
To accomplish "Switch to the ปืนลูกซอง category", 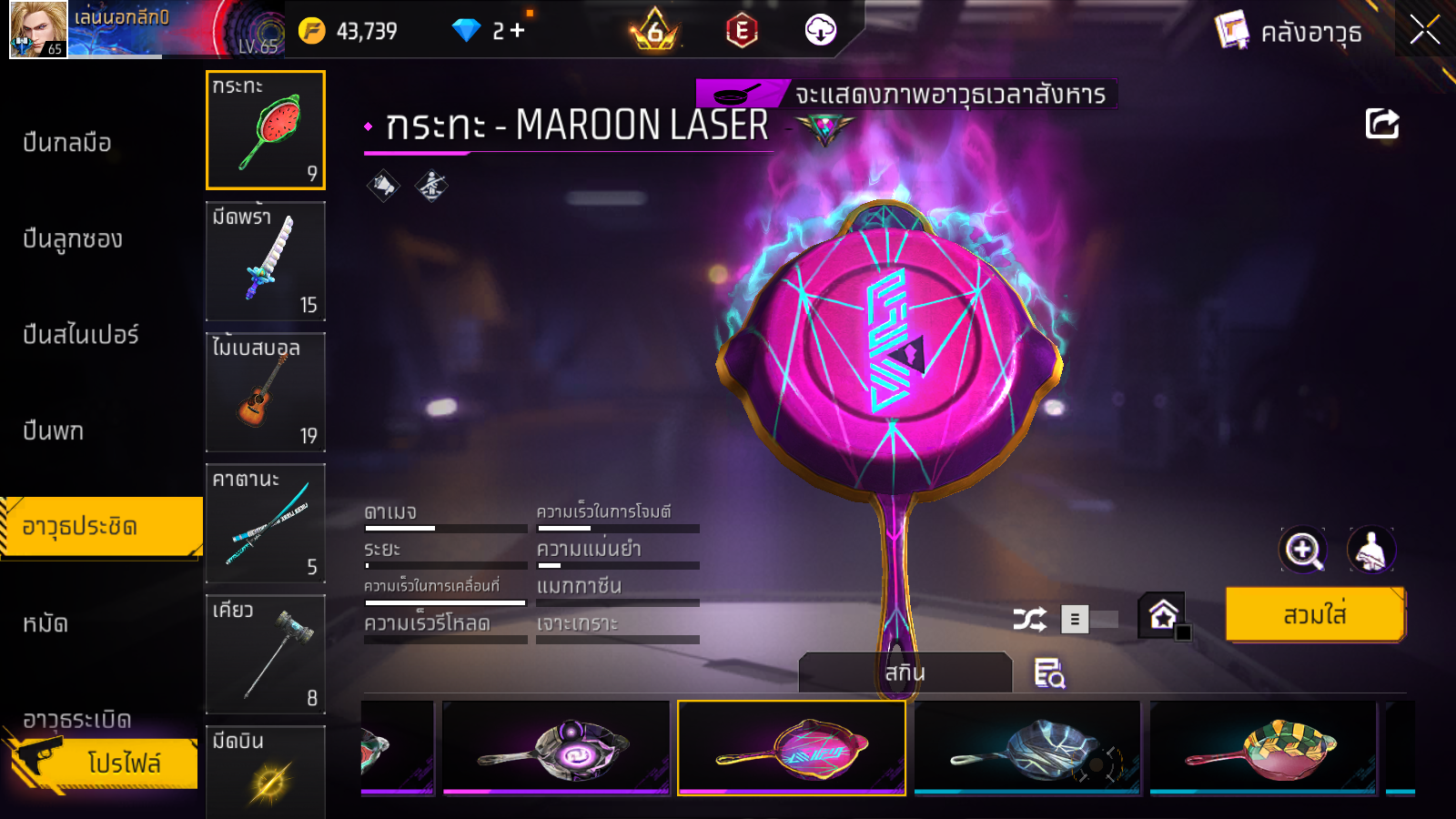I will pyautogui.click(x=73, y=239).
